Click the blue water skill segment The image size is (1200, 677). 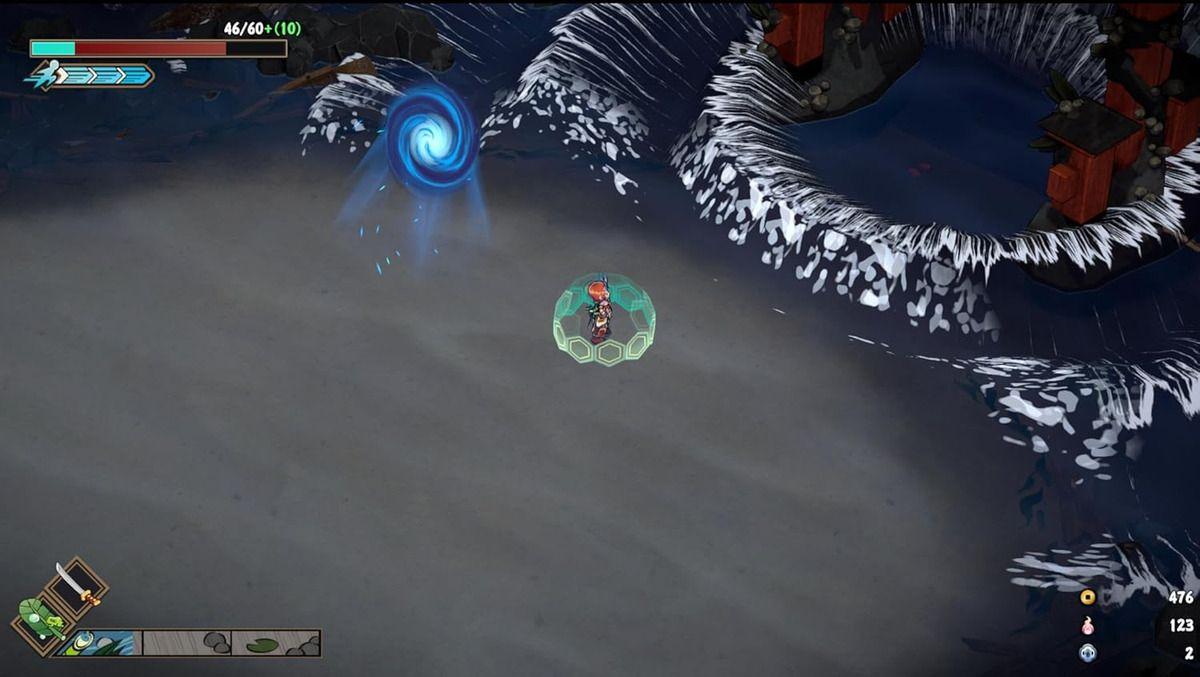tap(100, 643)
